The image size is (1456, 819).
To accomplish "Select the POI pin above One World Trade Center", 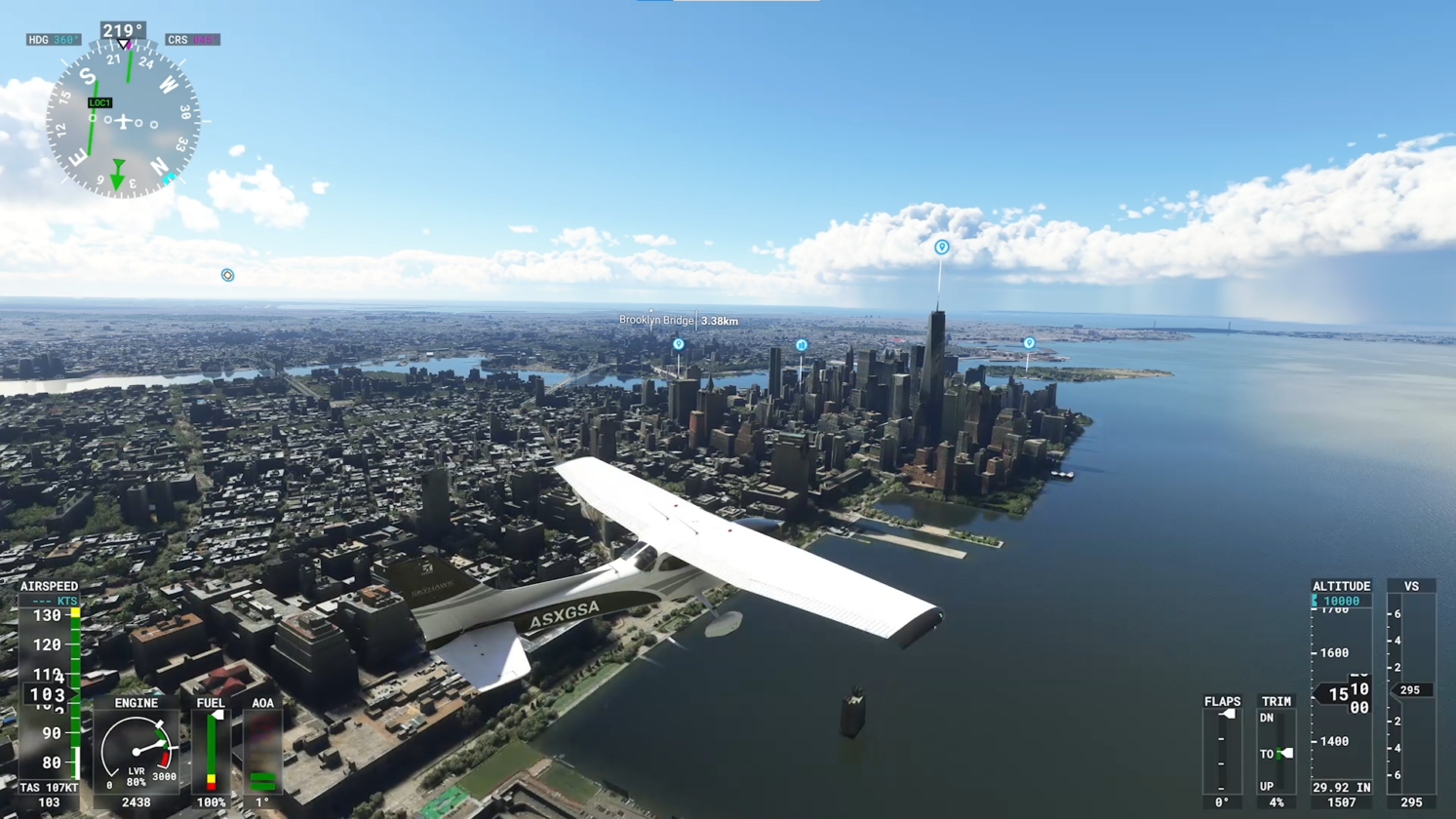I will click(x=940, y=247).
